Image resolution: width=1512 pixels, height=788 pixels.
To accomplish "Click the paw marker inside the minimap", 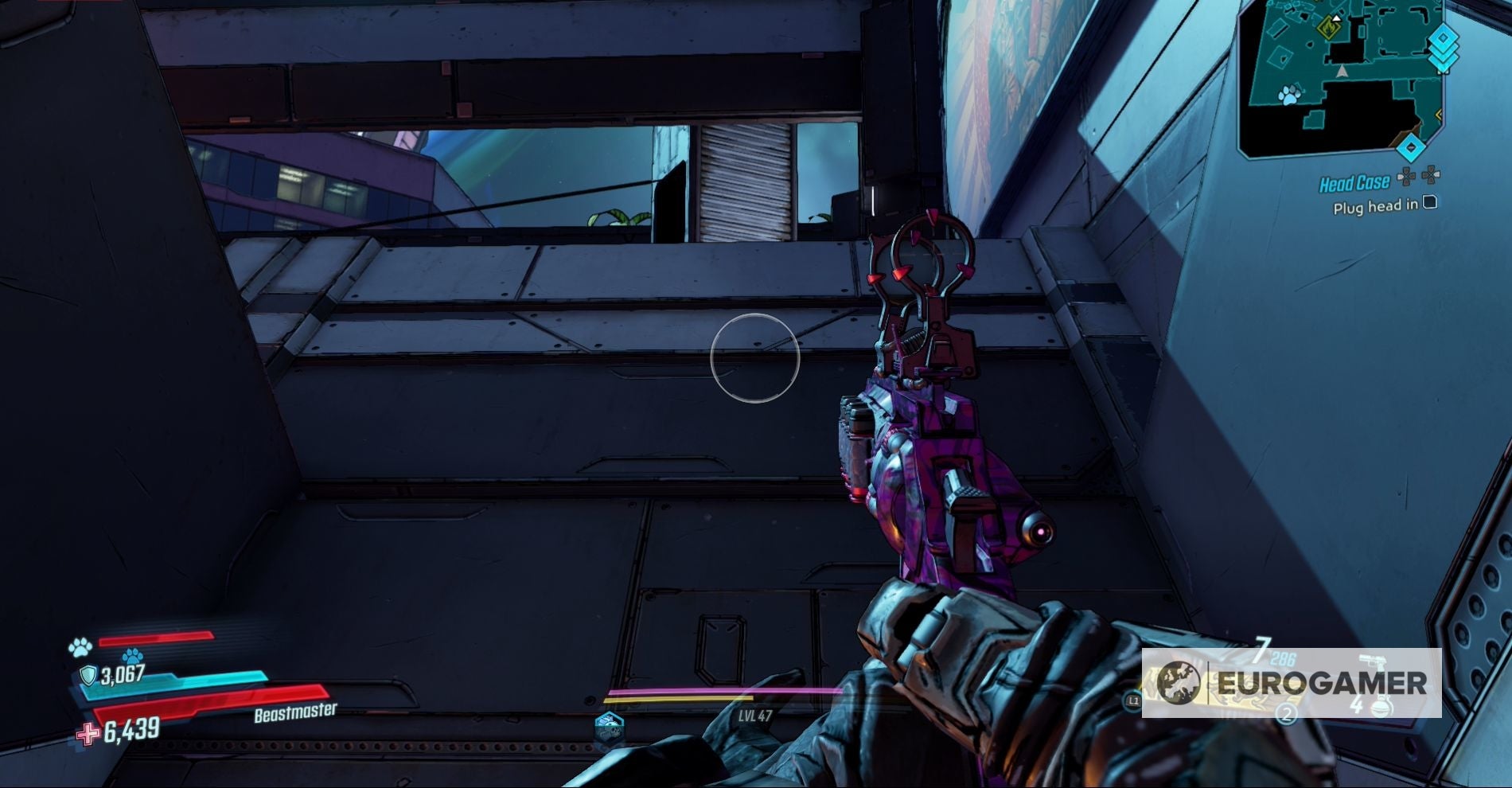I will coord(1290,94).
